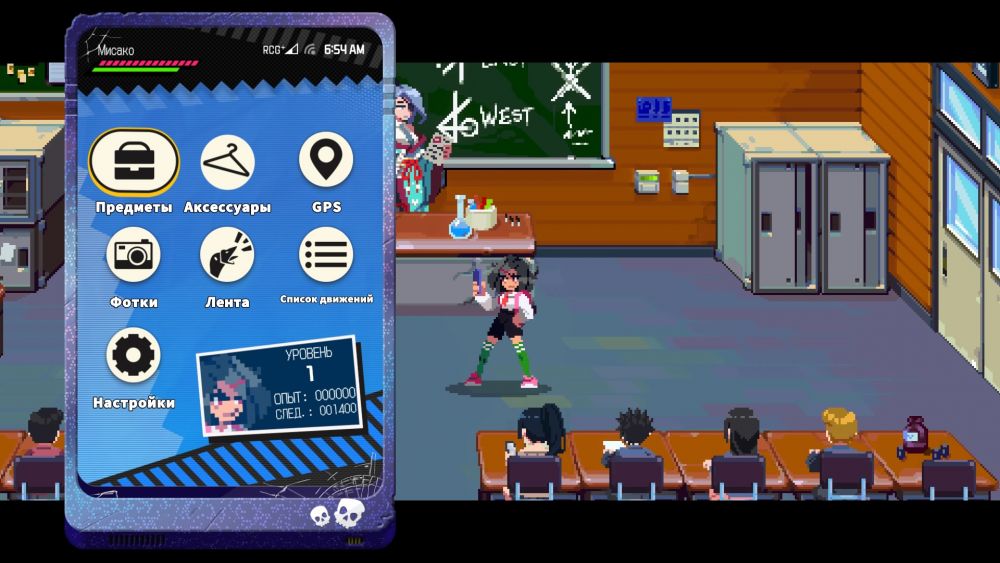The width and height of the screenshot is (1000, 563).
Task: Show the Список движений move list
Action: (x=326, y=255)
